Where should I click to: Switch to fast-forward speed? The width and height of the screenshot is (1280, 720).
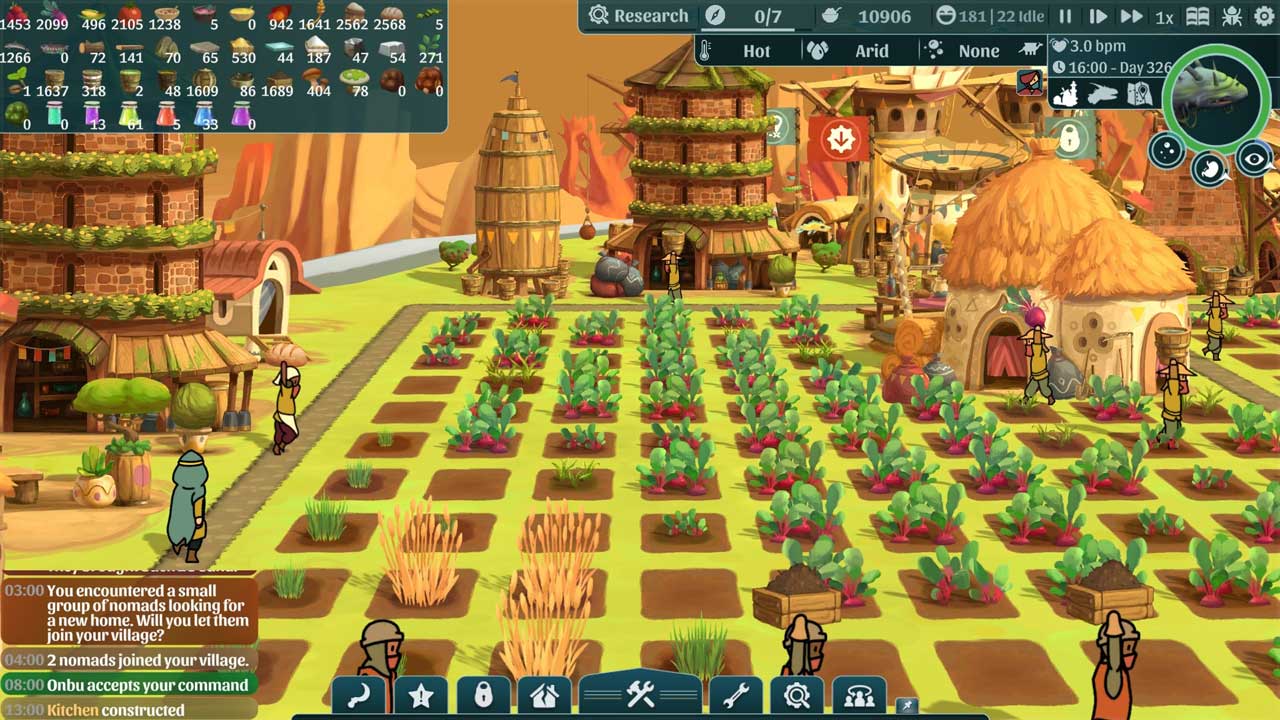point(1131,17)
